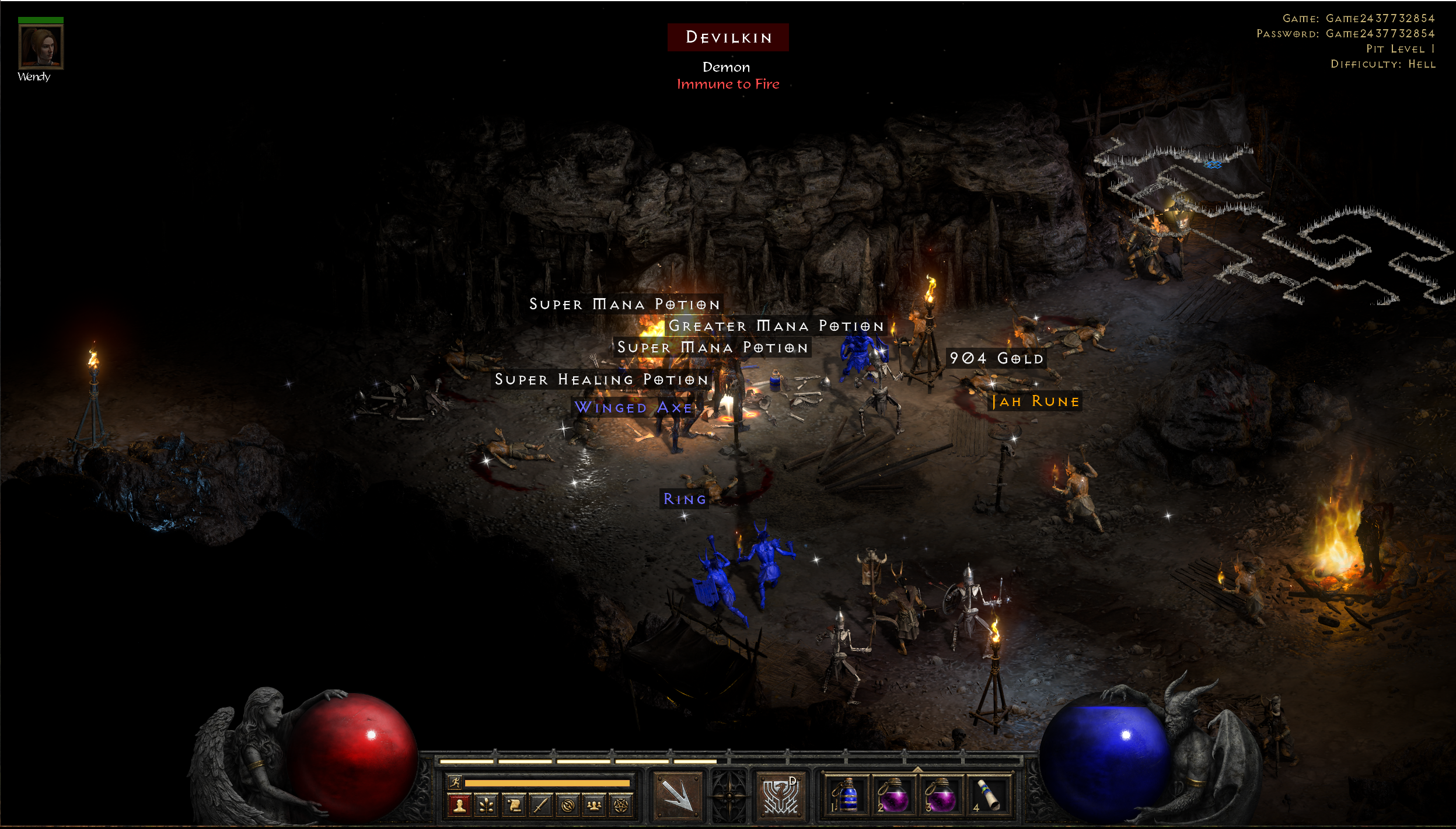Select the right-click eagle emblem skill

click(780, 795)
